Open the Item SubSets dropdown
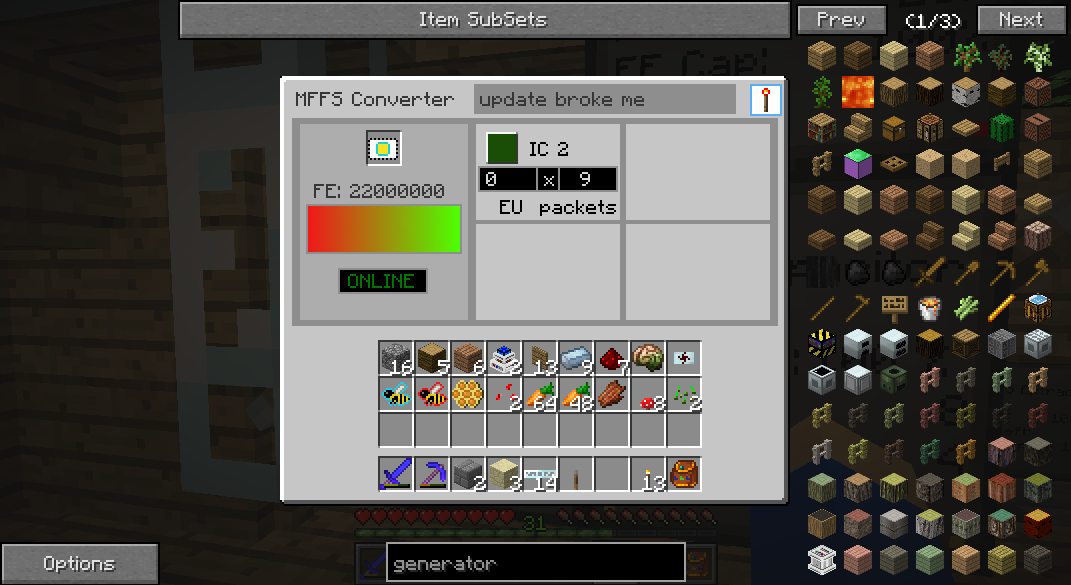 coord(484,20)
